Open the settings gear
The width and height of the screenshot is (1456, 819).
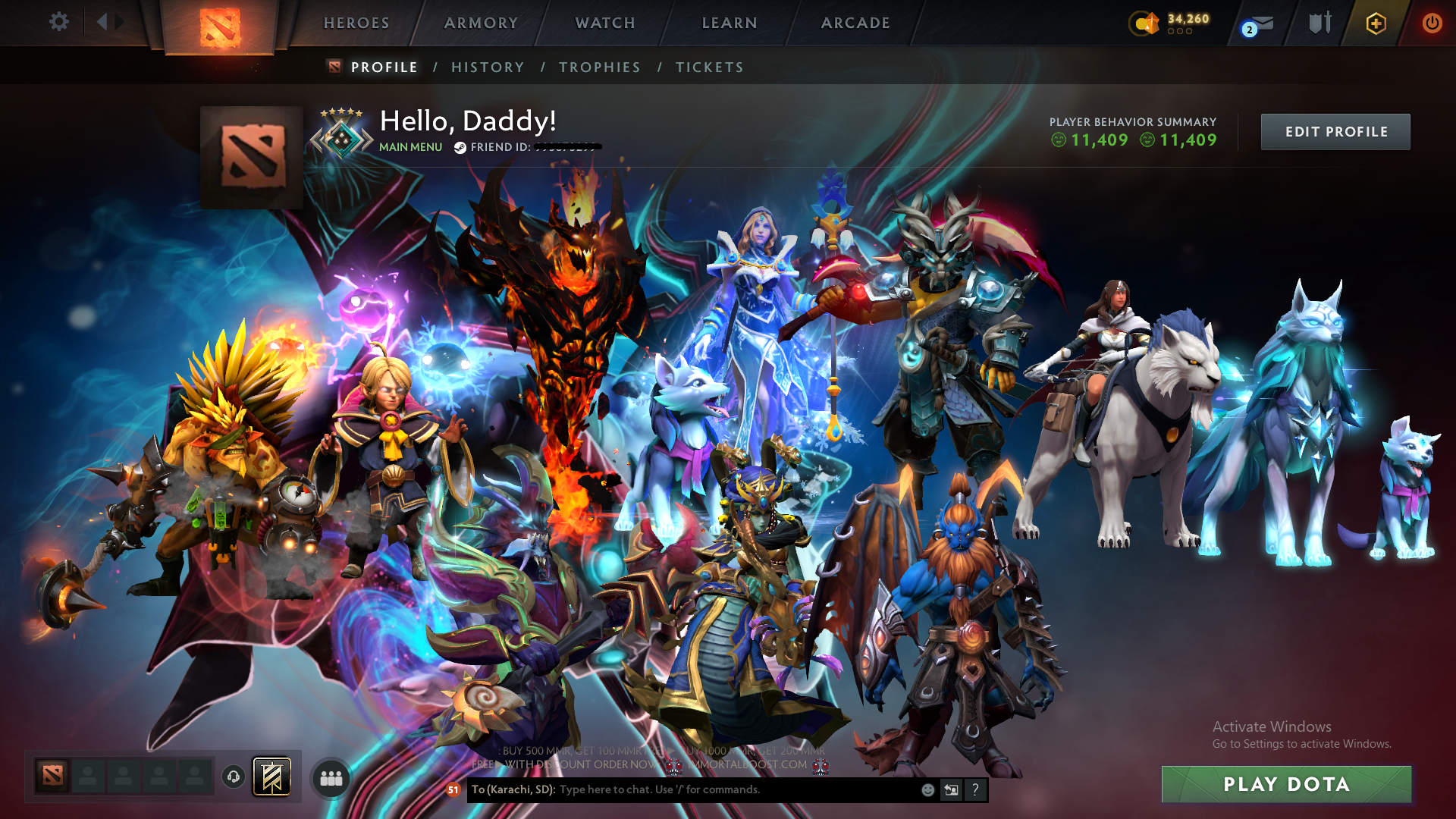[59, 22]
